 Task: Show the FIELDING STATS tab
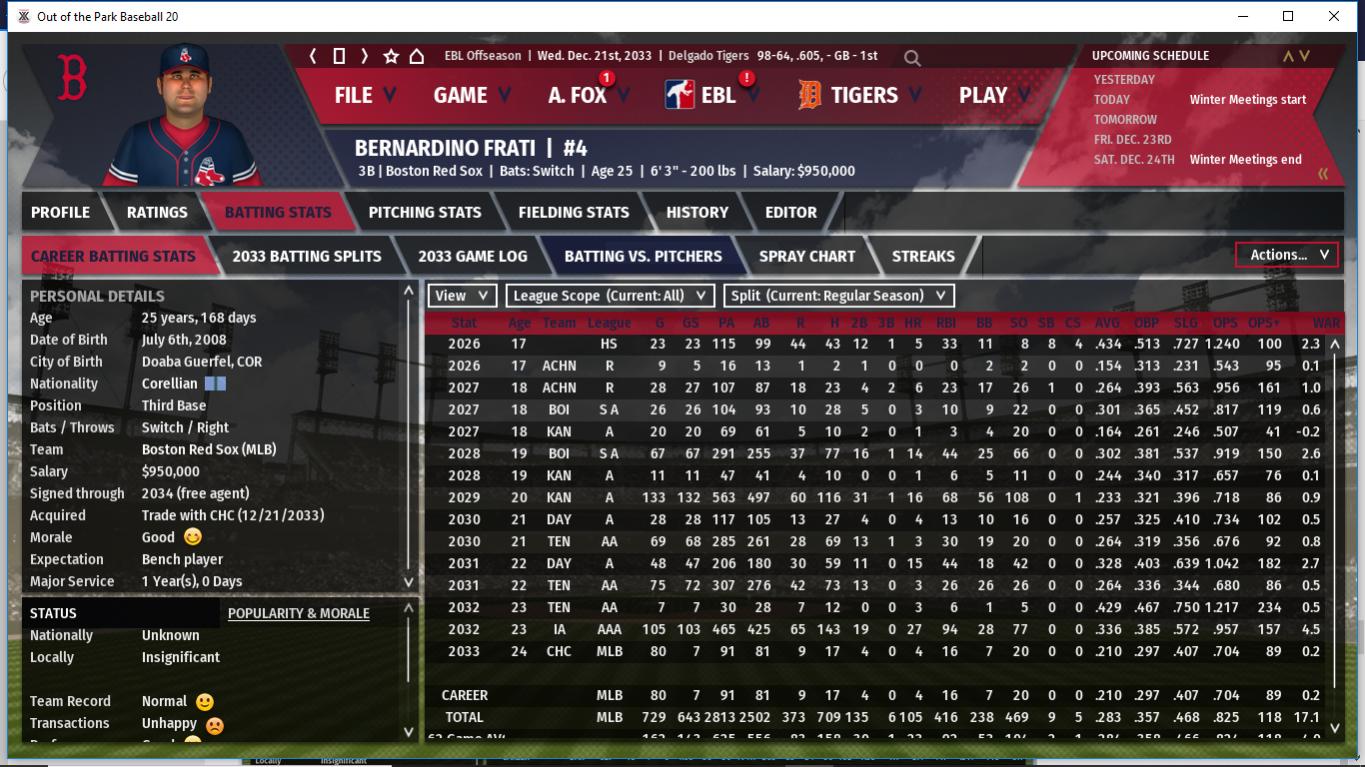click(x=573, y=212)
